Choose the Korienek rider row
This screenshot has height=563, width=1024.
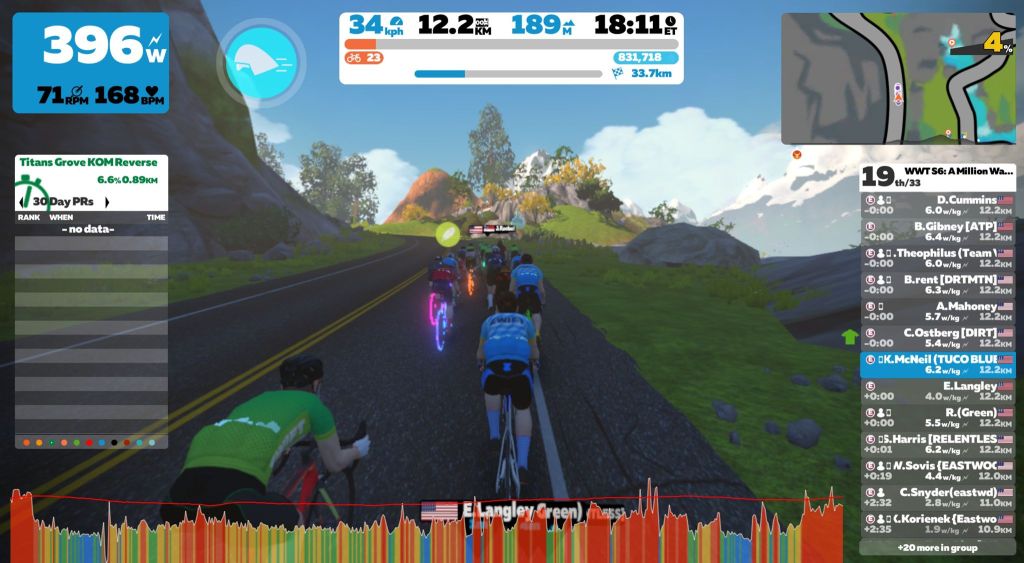pyautogui.click(x=938, y=523)
